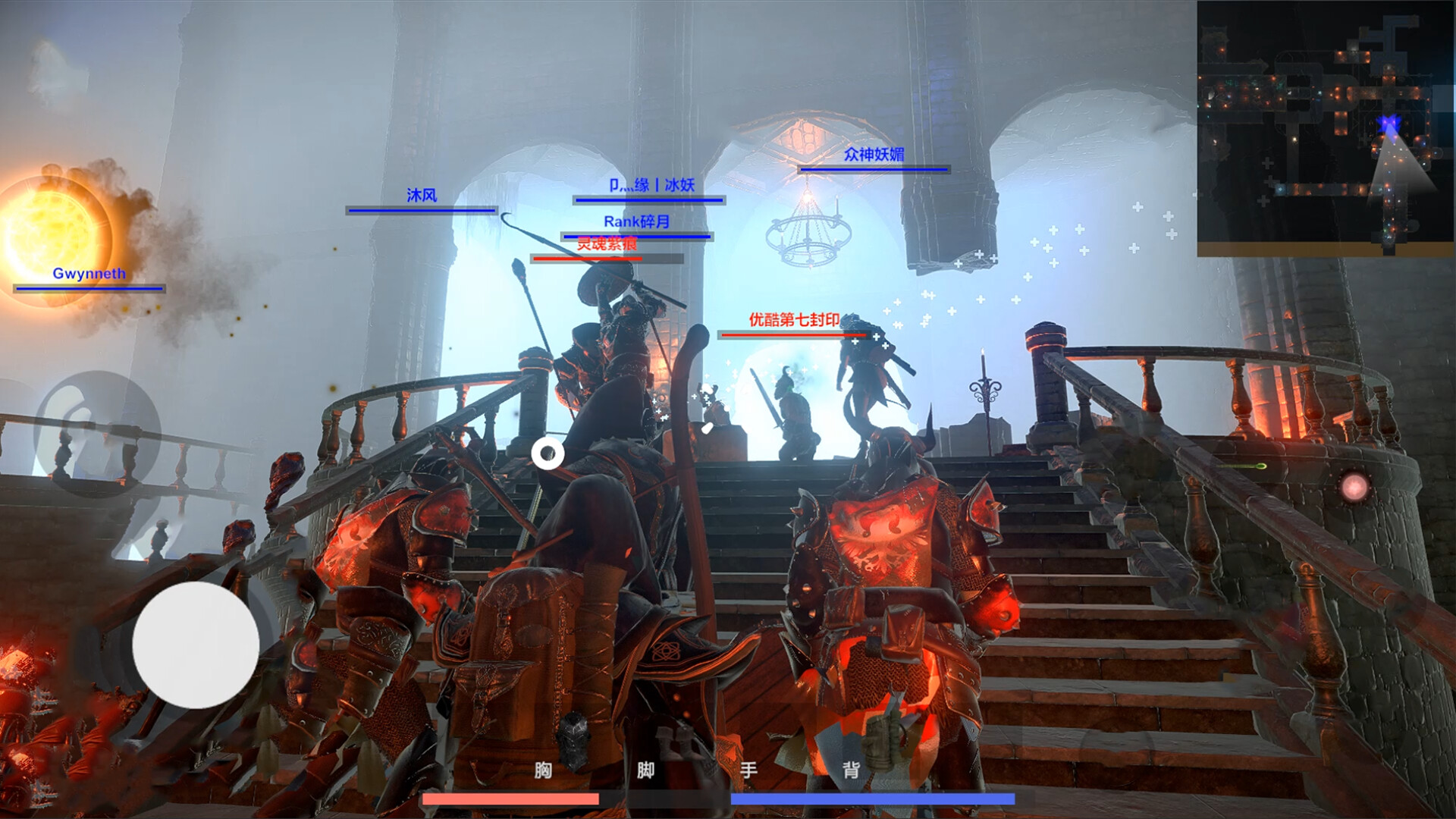This screenshot has height=819, width=1456.
Task: Tap the virtual joystick white circle
Action: [x=196, y=646]
